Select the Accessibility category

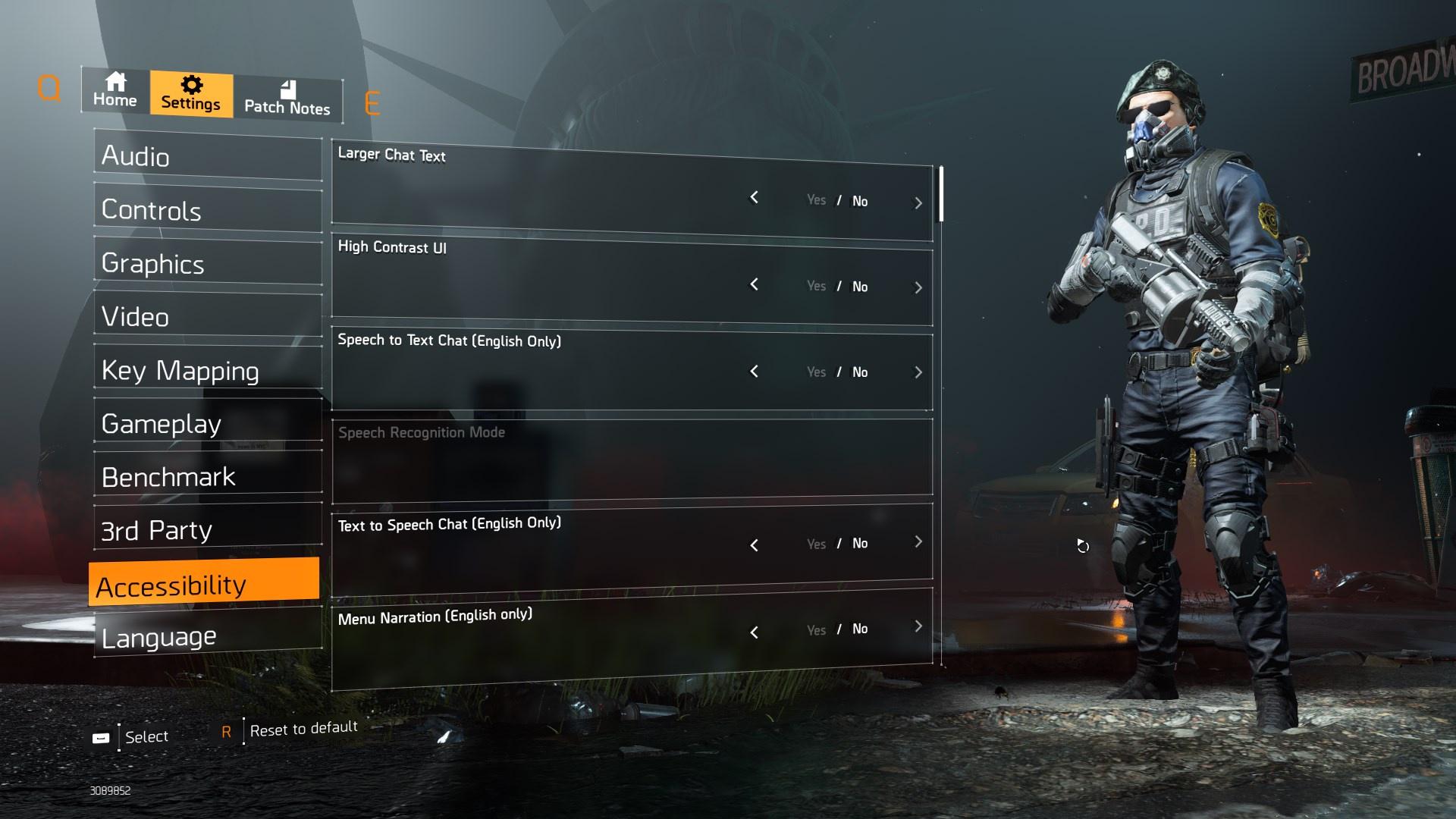click(204, 584)
